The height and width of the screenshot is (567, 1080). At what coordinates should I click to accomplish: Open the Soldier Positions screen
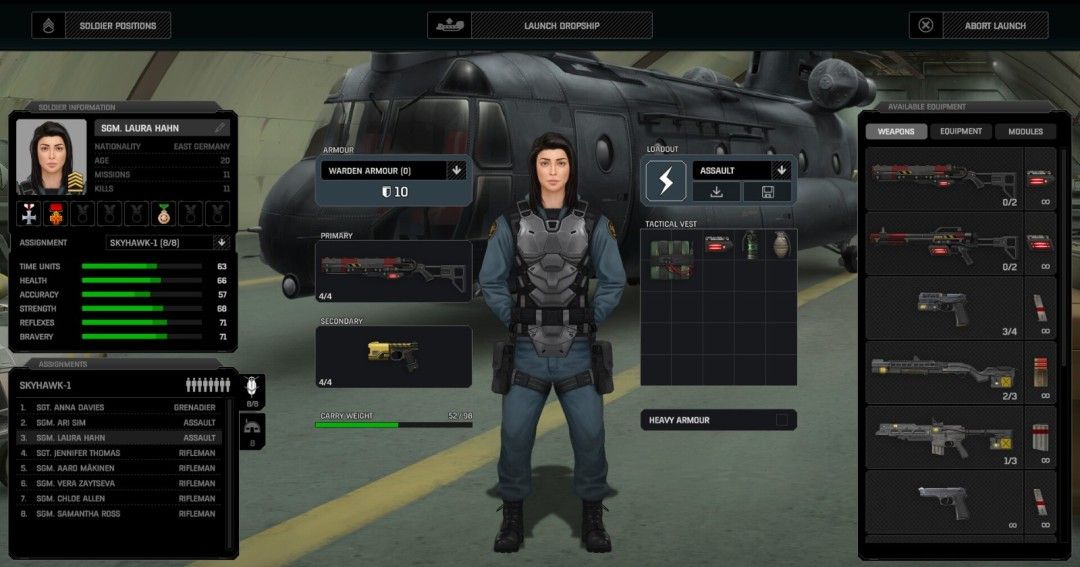pyautogui.click(x=101, y=25)
